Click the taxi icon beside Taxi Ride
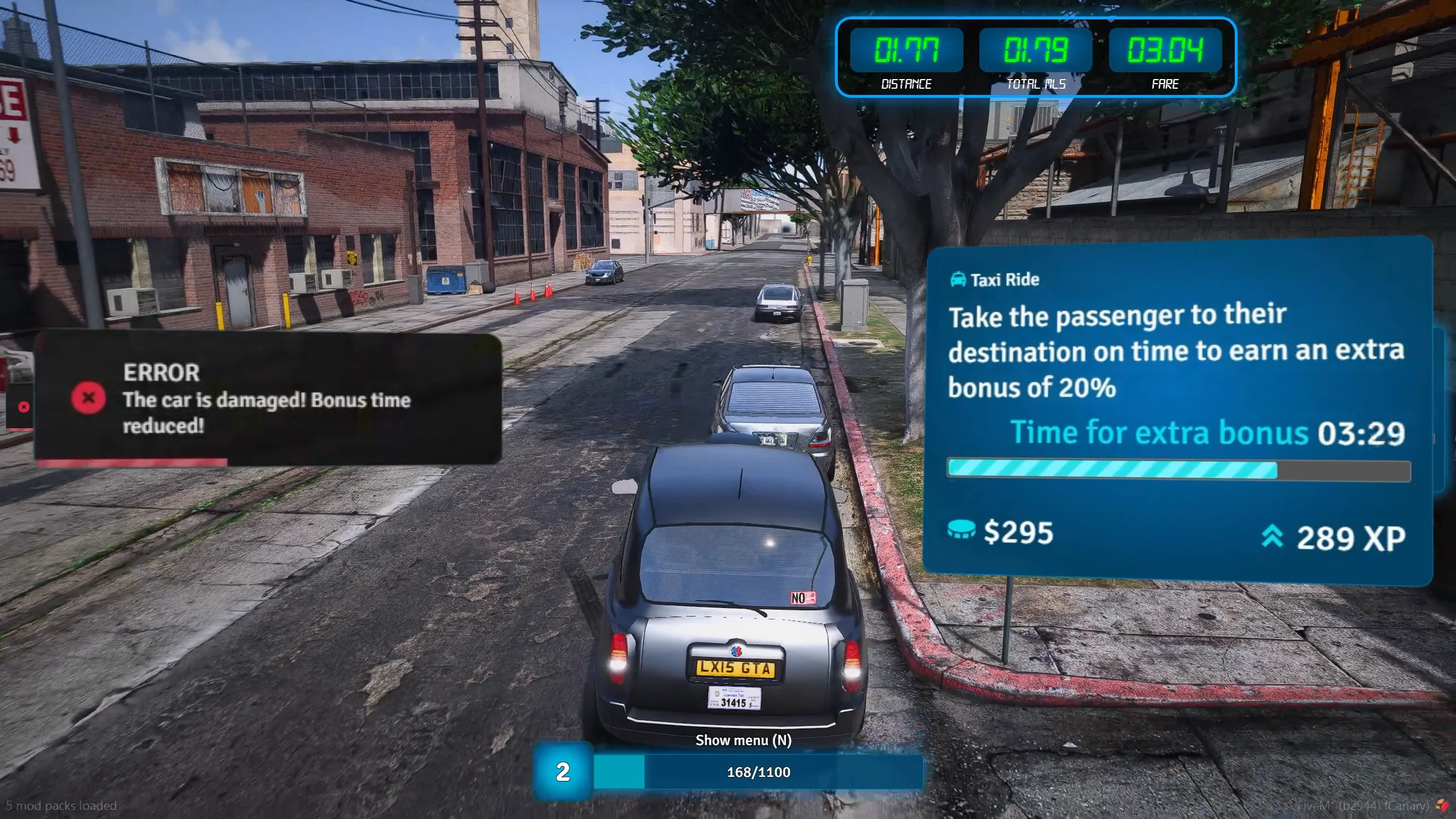1456x819 pixels. coord(958,279)
